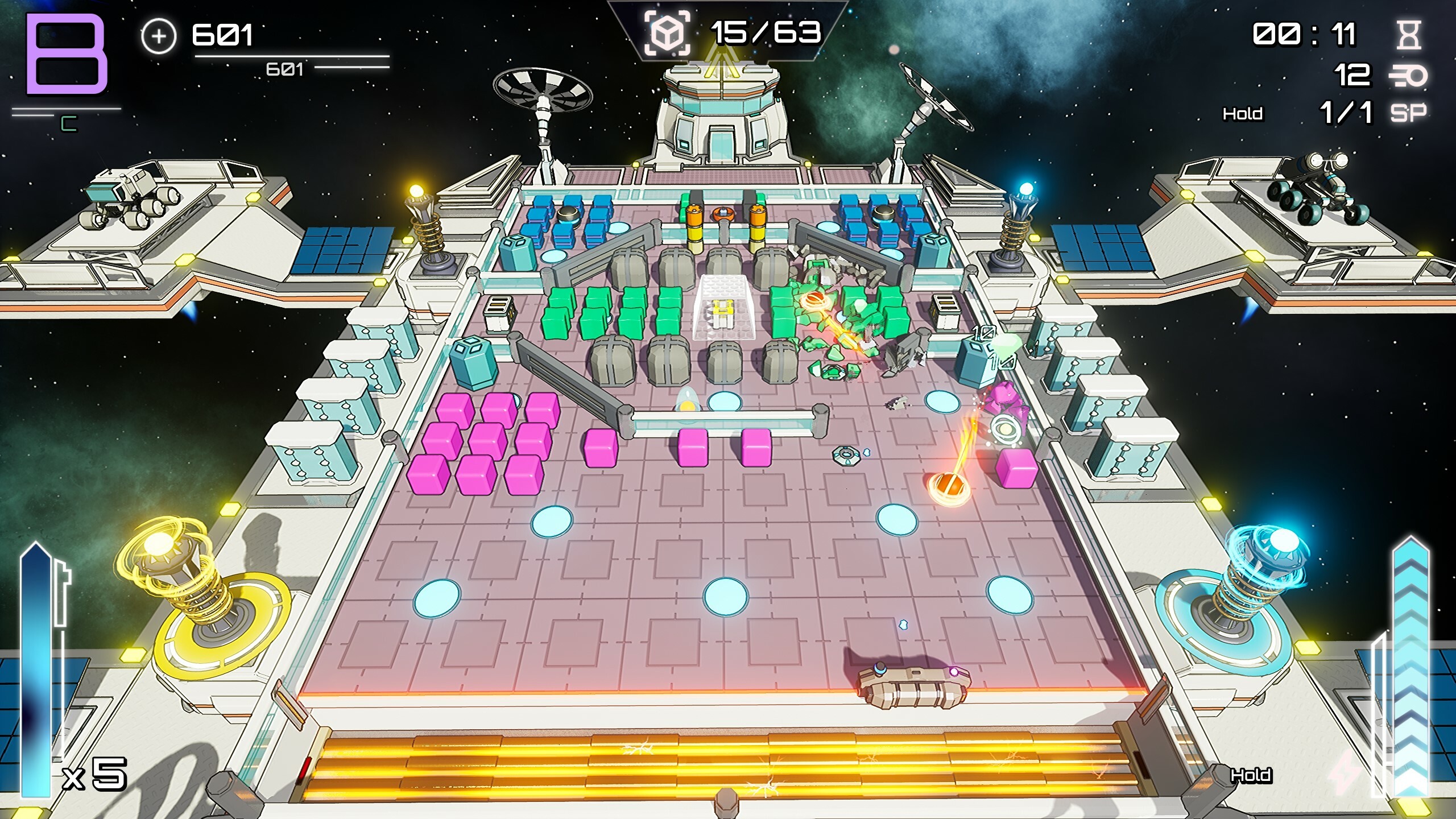Click the cube collection icon above the 15/63 counter
1456x819 pixels.
tap(667, 33)
